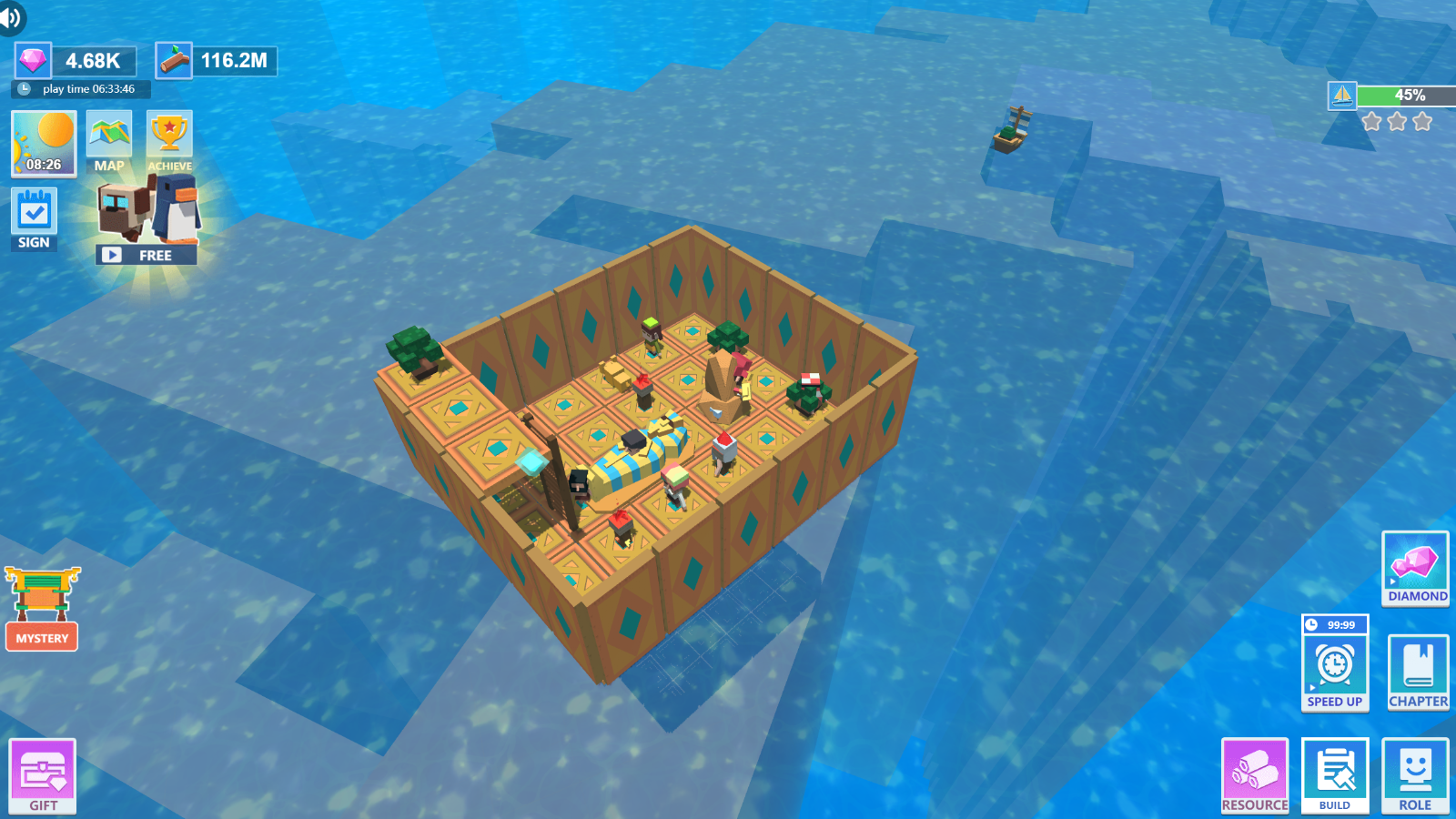Open the MYSTERY chest panel
The height and width of the screenshot is (819, 1456).
click(x=41, y=610)
